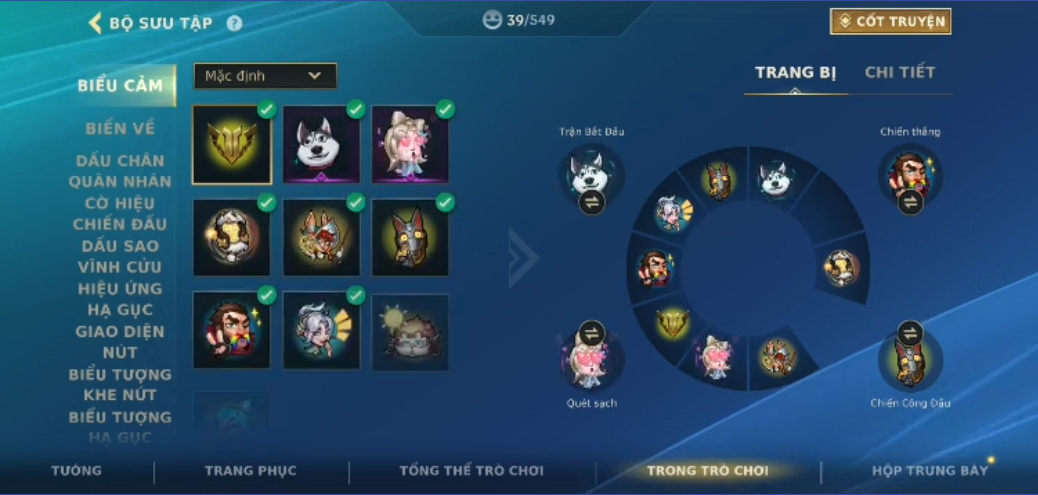Viewport: 1038px width, 495px height.
Task: Open the Trang Phục tab
Action: [x=250, y=471]
